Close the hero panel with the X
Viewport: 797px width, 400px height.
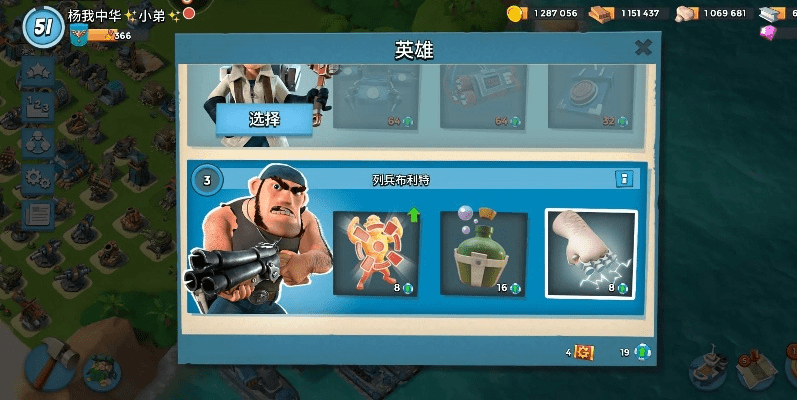click(643, 47)
